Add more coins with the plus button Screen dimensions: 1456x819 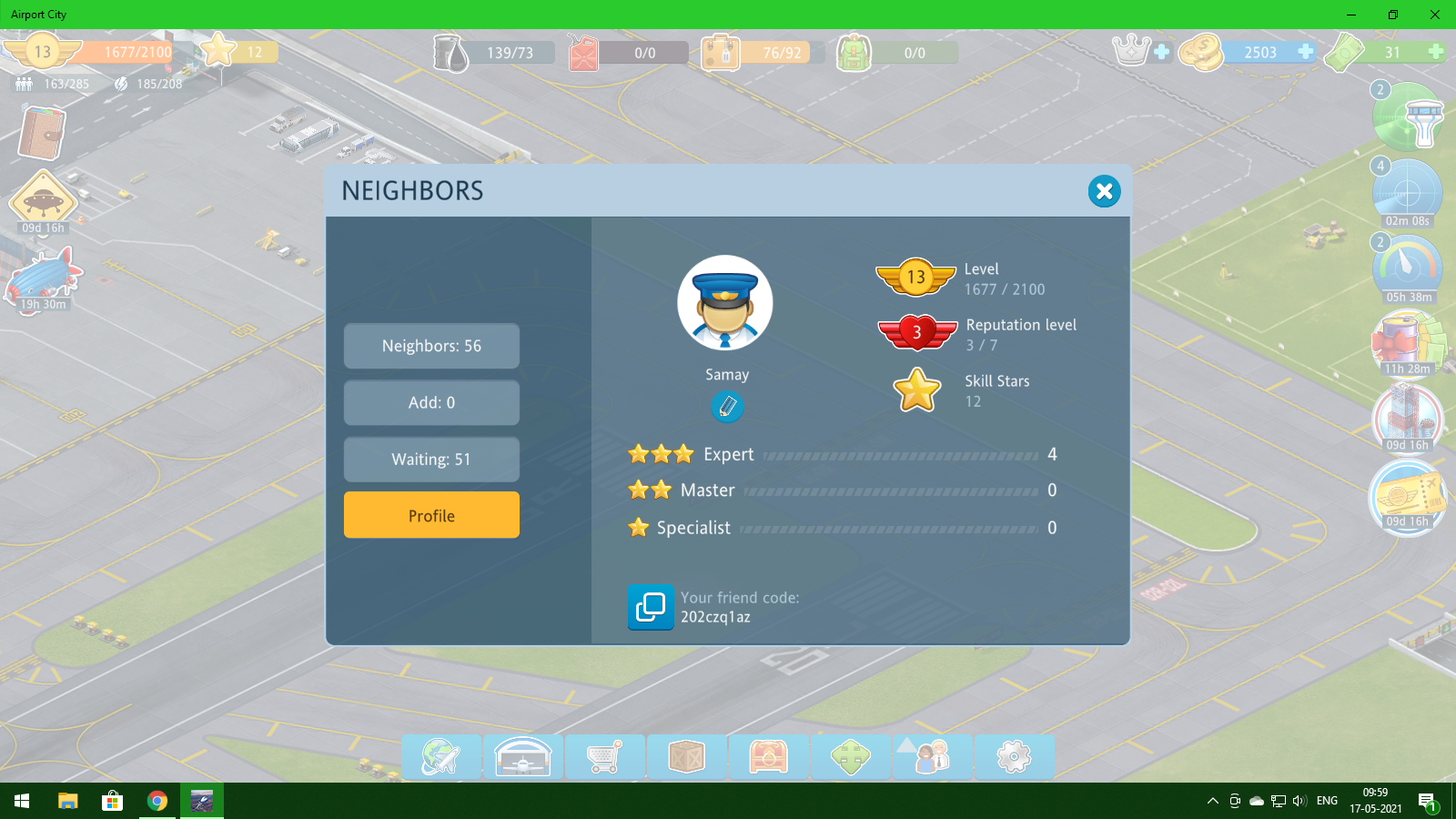tap(1305, 52)
